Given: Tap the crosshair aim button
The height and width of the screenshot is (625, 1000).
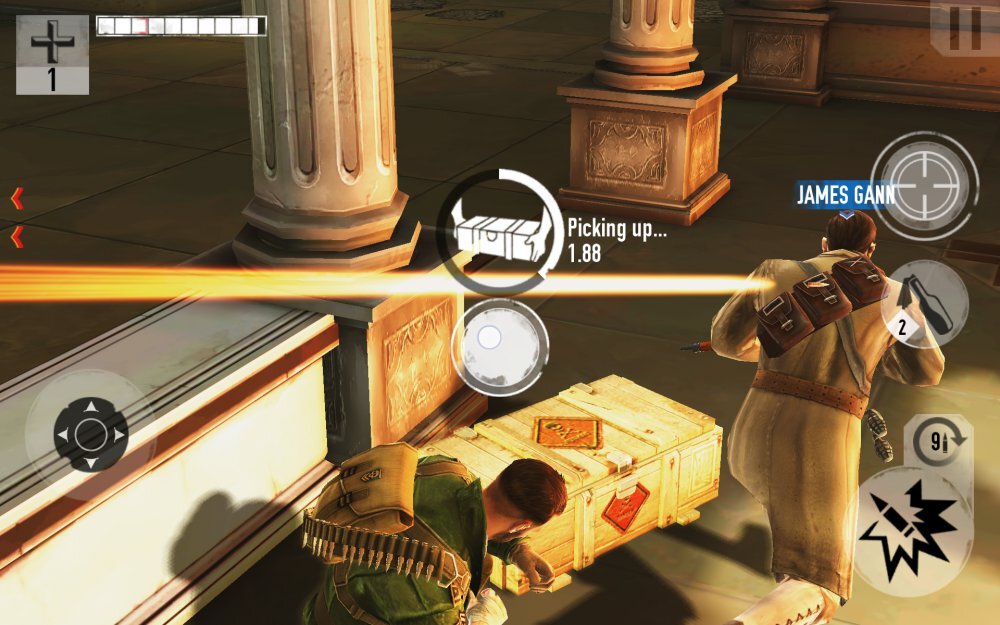Looking at the screenshot, I should point(924,185).
